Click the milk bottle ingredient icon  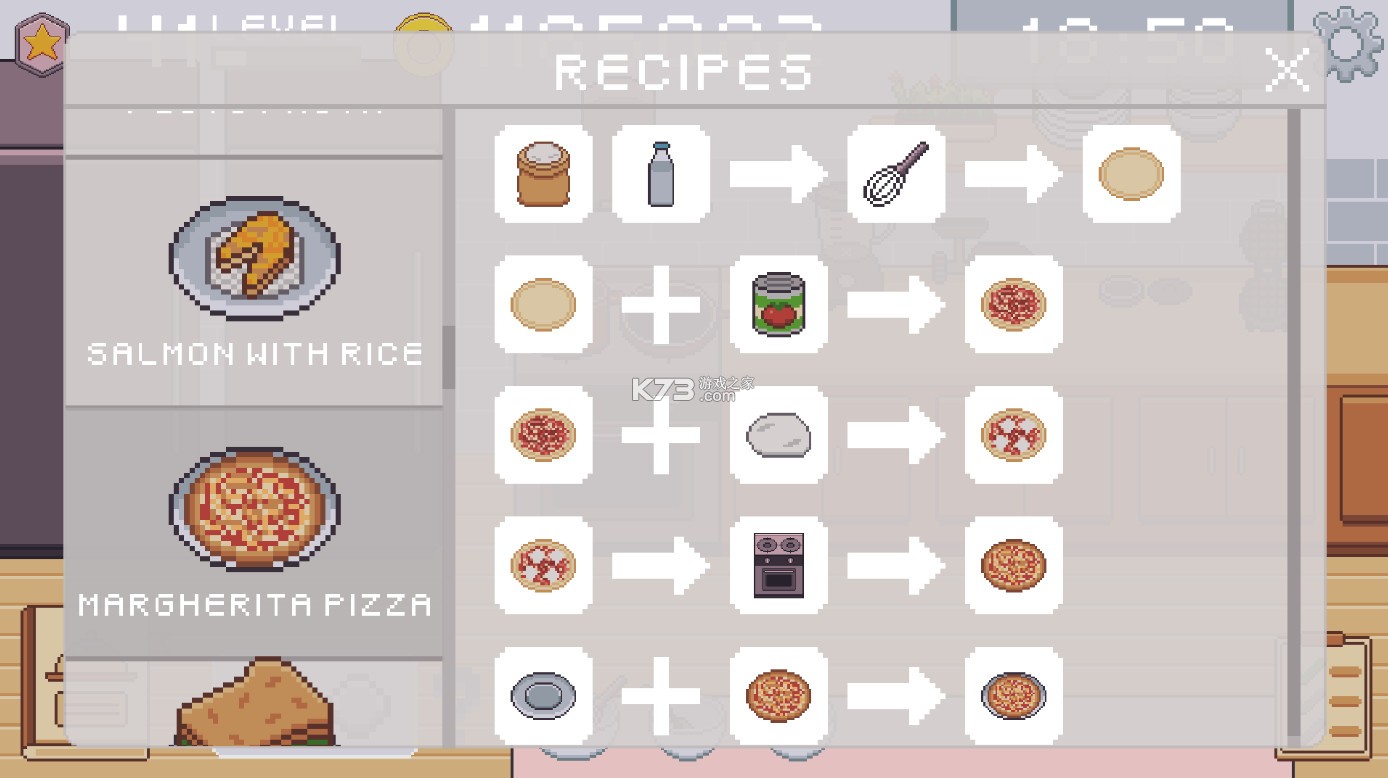click(x=660, y=173)
